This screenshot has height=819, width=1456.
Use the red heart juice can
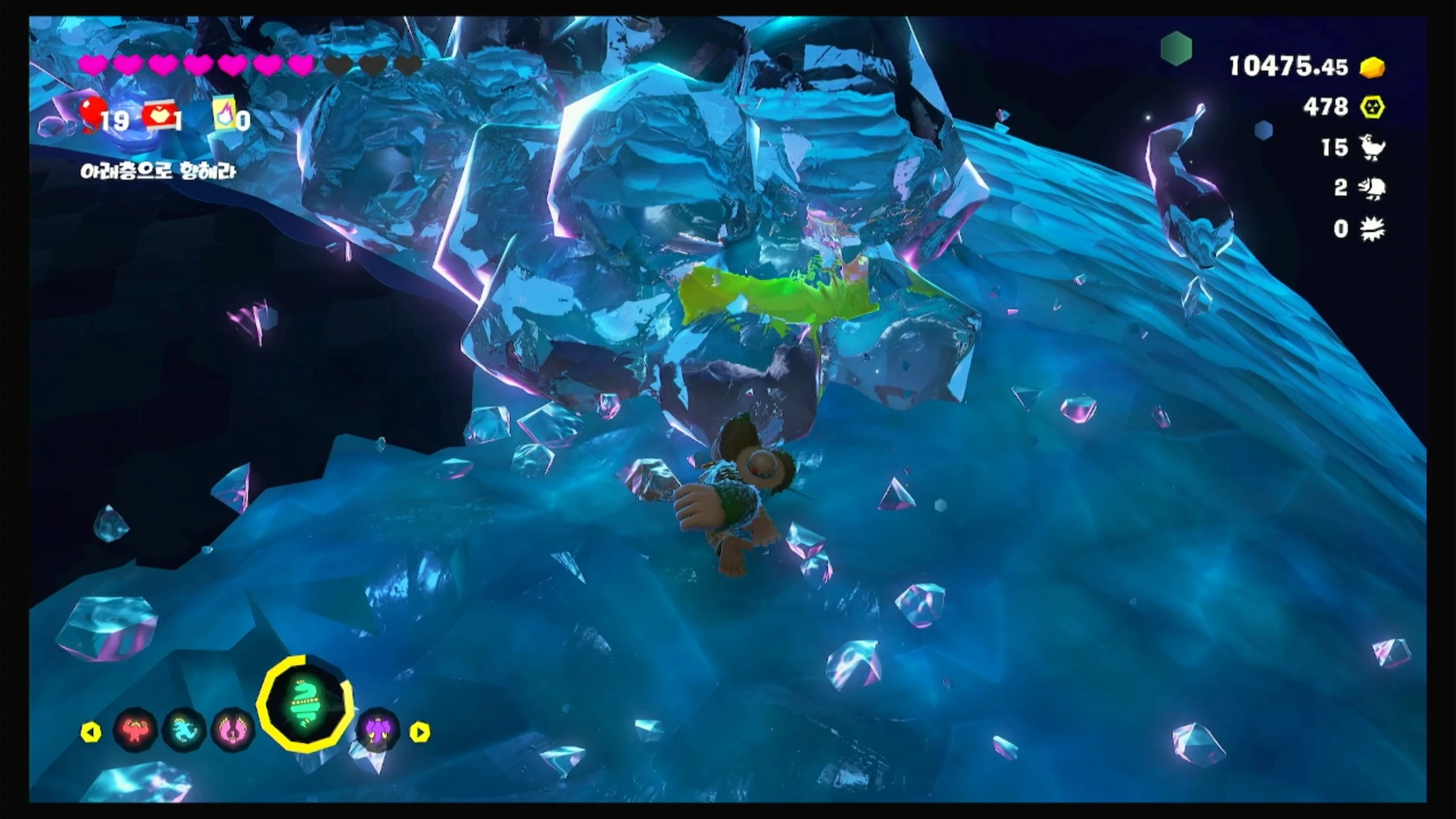click(160, 118)
